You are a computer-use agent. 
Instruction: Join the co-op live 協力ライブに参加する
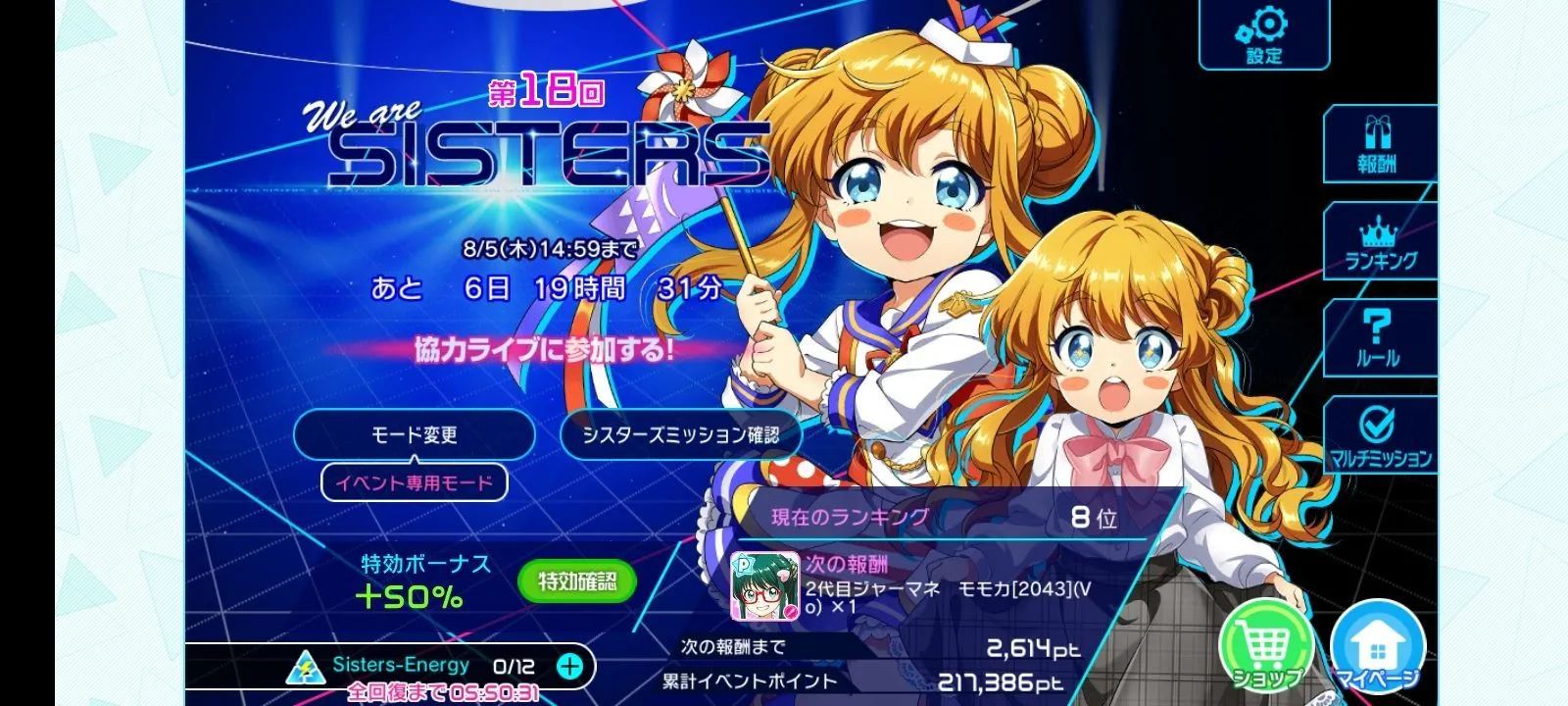click(x=545, y=350)
